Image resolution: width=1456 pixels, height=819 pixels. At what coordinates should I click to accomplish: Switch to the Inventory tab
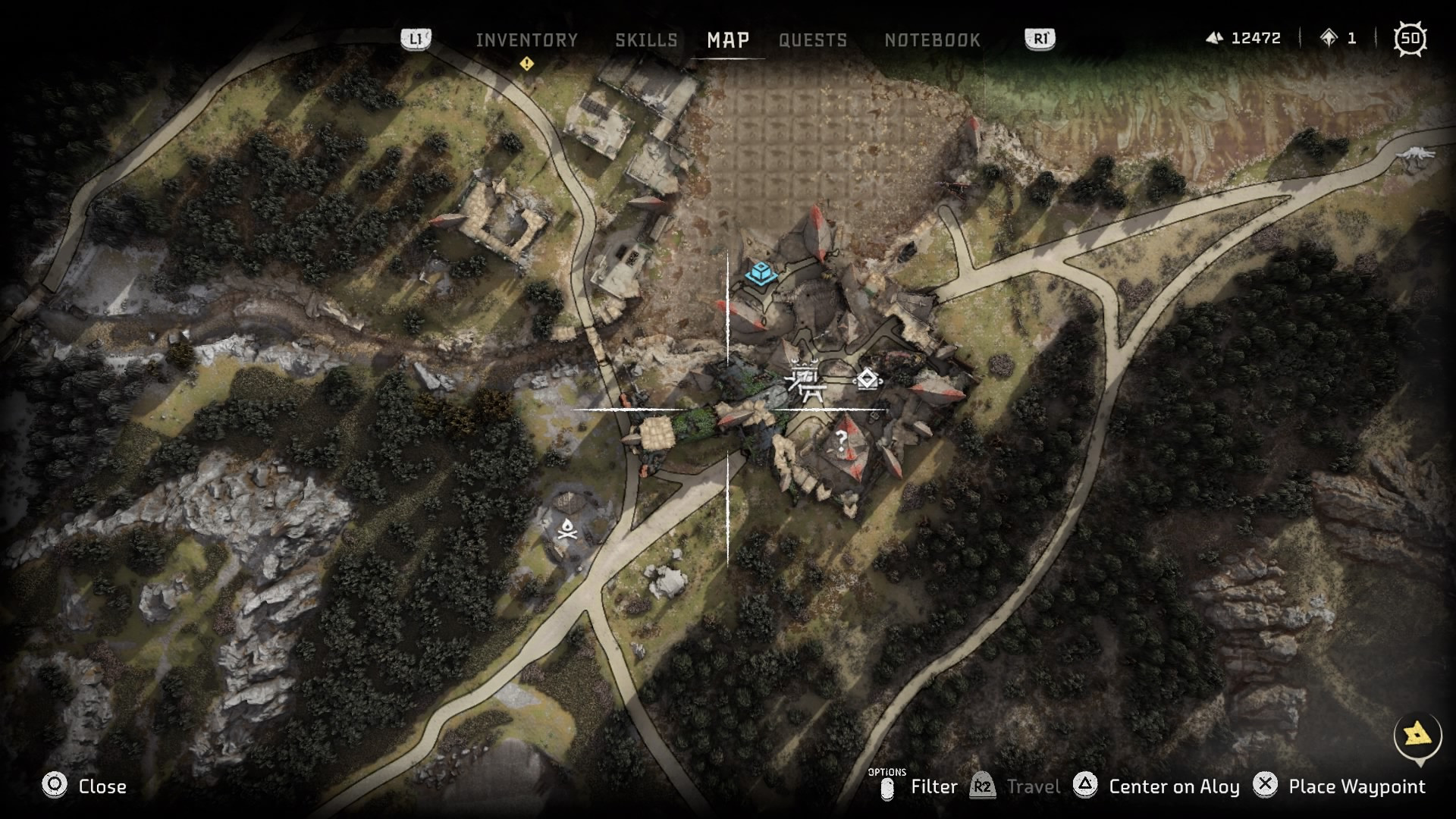[526, 40]
